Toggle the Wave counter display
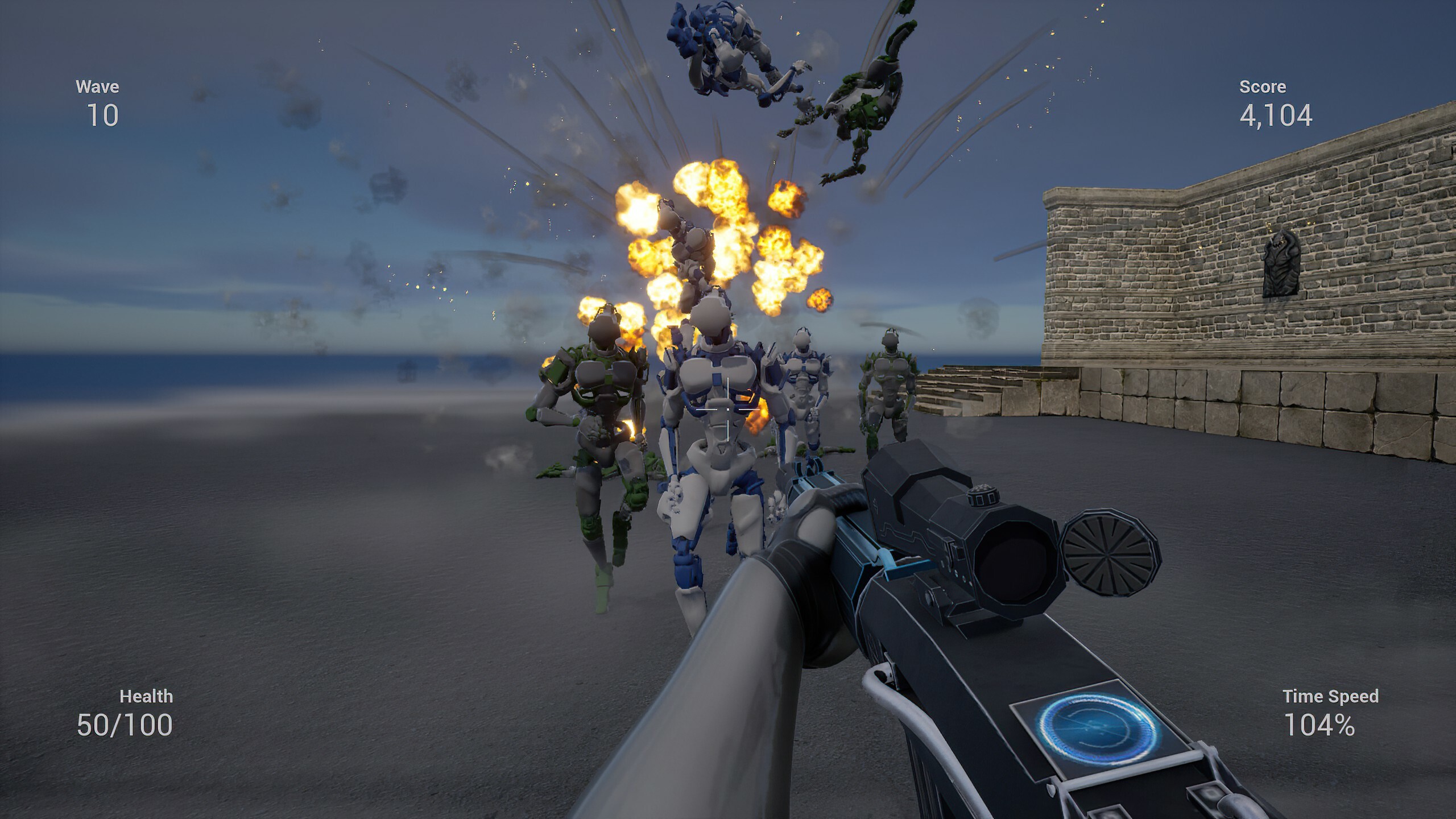 pyautogui.click(x=98, y=103)
